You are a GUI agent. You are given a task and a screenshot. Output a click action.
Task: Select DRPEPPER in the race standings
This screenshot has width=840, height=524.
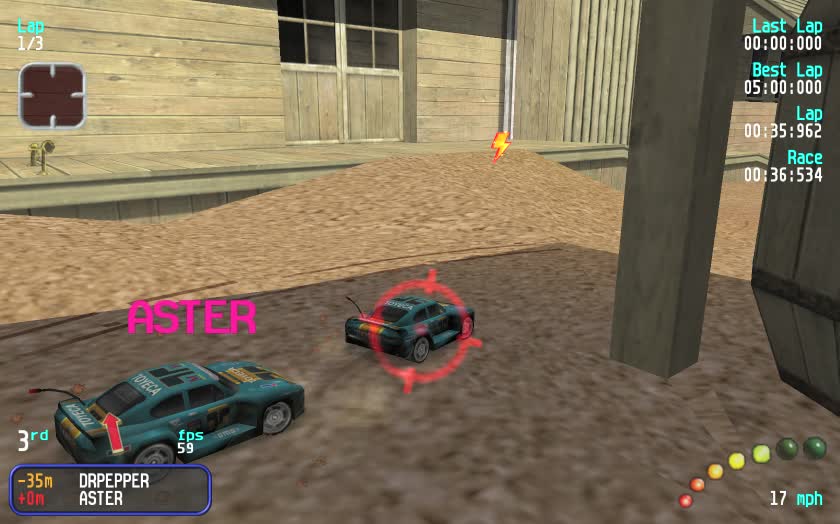point(114,481)
